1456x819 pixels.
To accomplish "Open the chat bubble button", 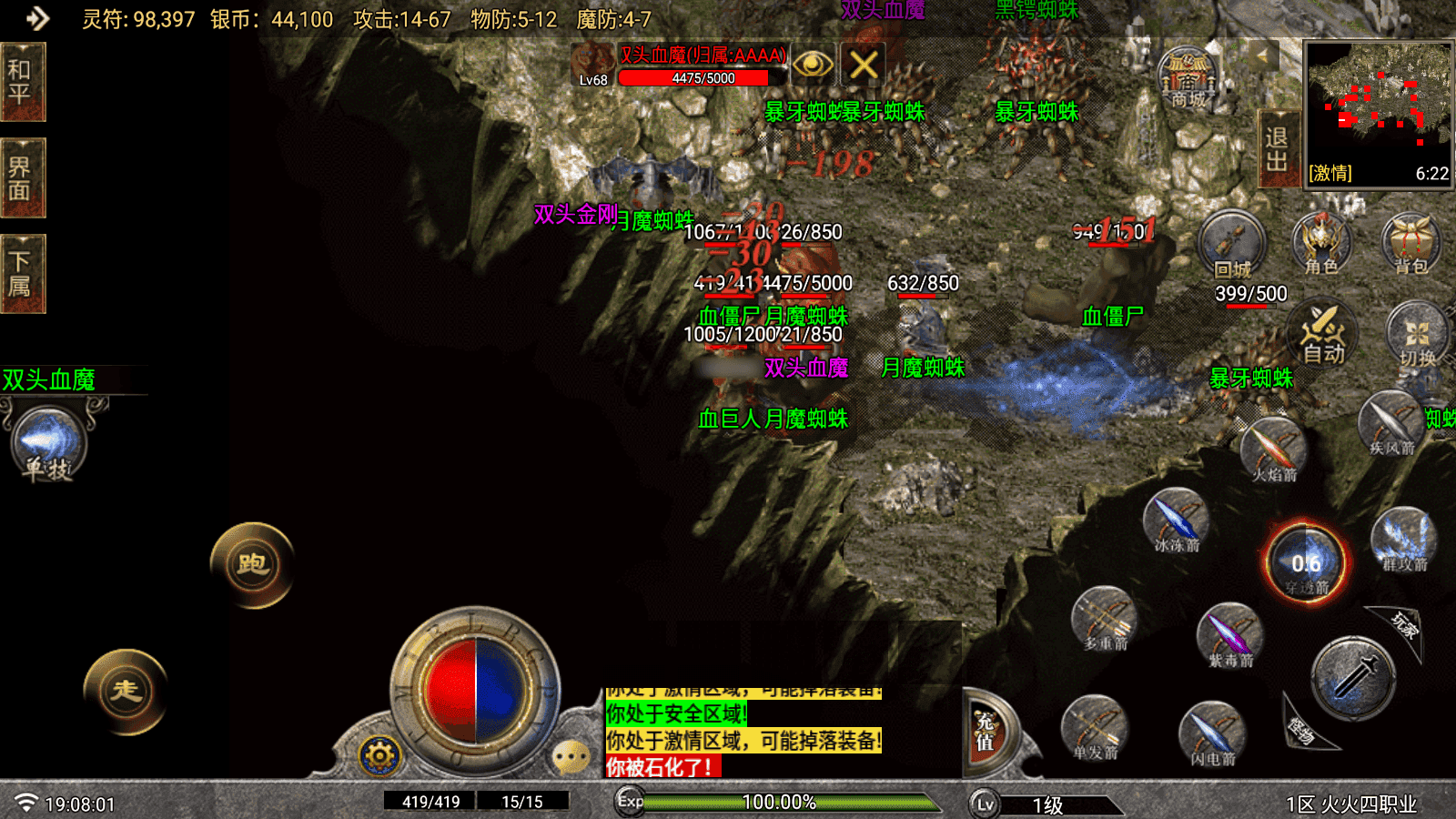I will (x=571, y=756).
